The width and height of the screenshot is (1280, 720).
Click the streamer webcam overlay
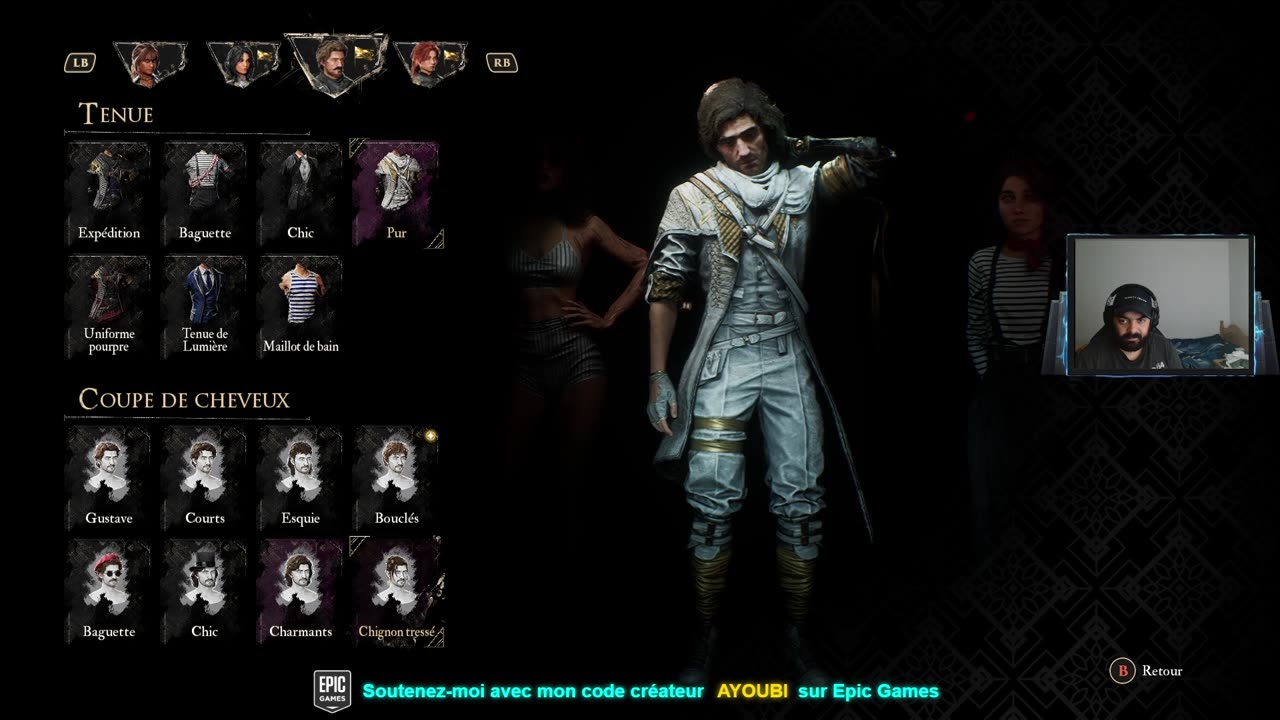click(x=1160, y=306)
